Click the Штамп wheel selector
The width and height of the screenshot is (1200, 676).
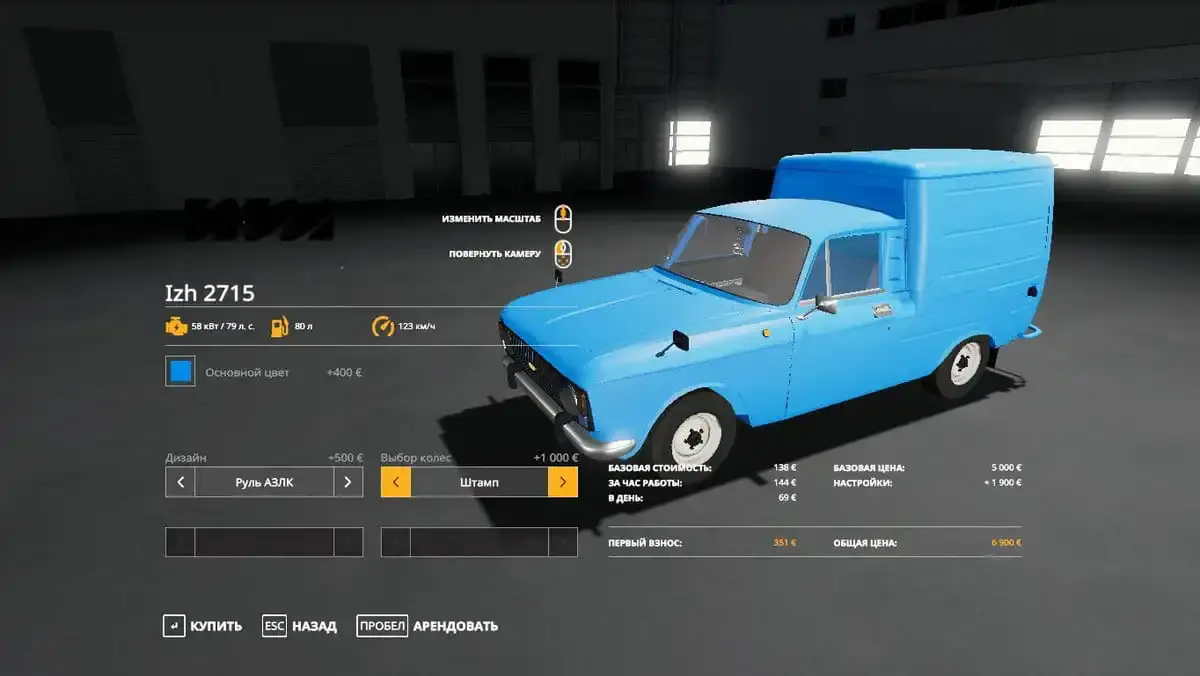[x=480, y=482]
